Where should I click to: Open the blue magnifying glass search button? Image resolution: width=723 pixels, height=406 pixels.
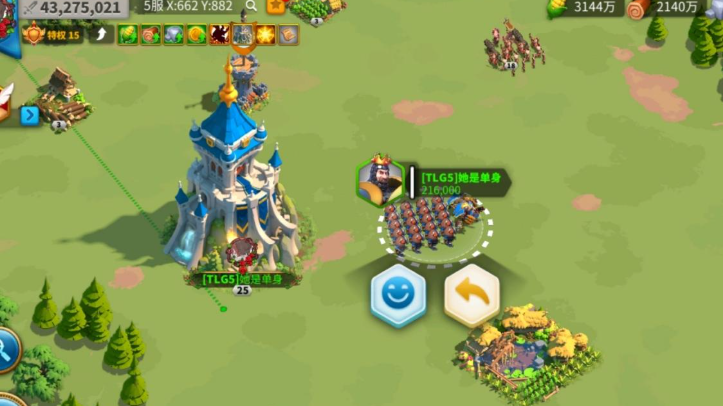pos(4,349)
